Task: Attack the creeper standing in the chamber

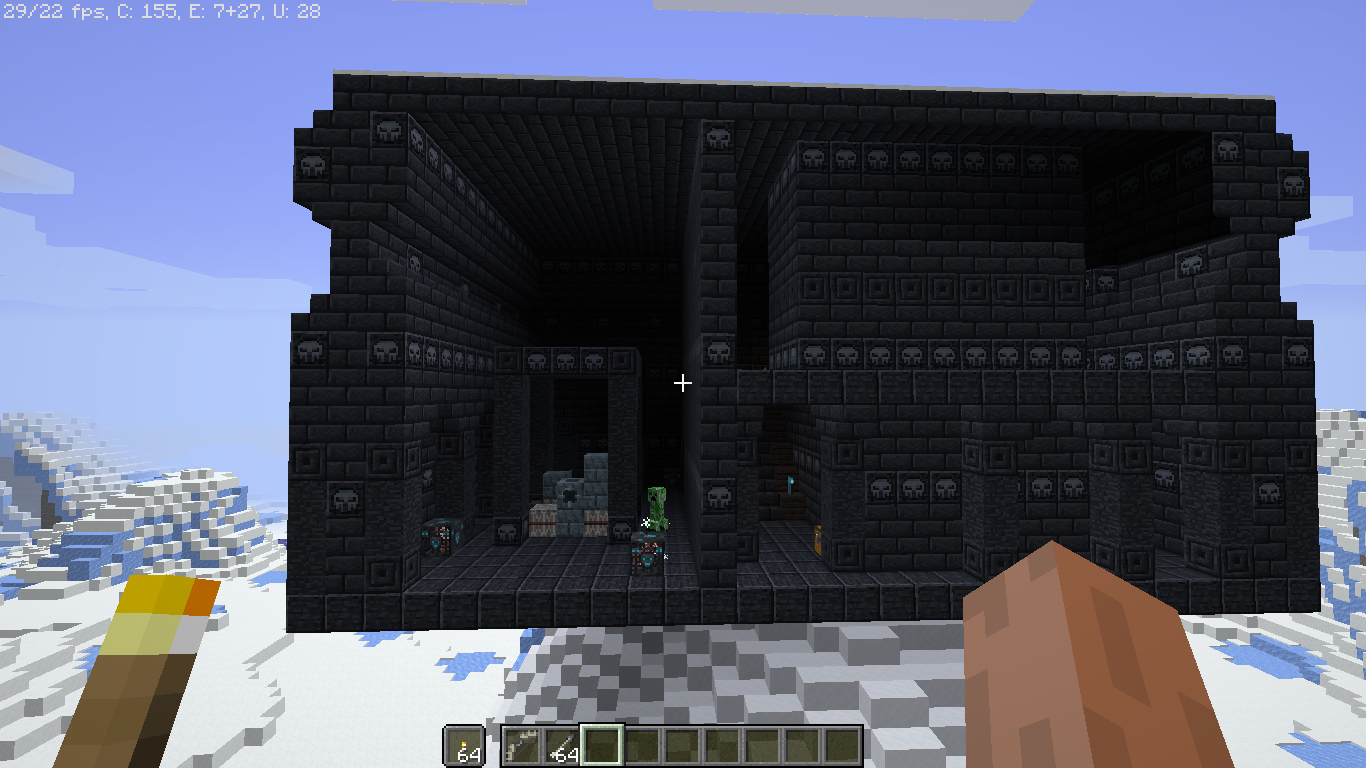Action: [657, 505]
